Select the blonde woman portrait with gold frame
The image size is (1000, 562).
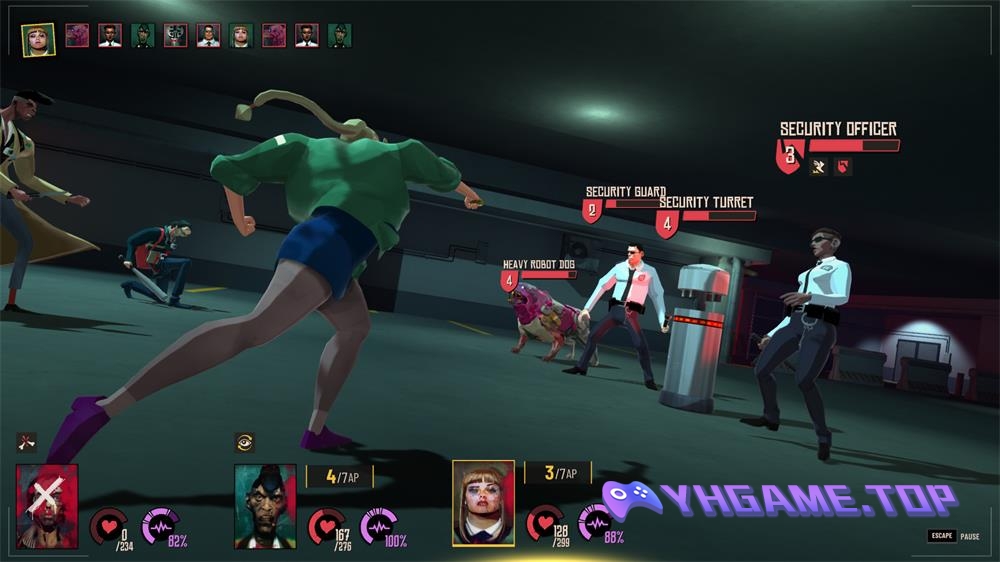[x=483, y=503]
